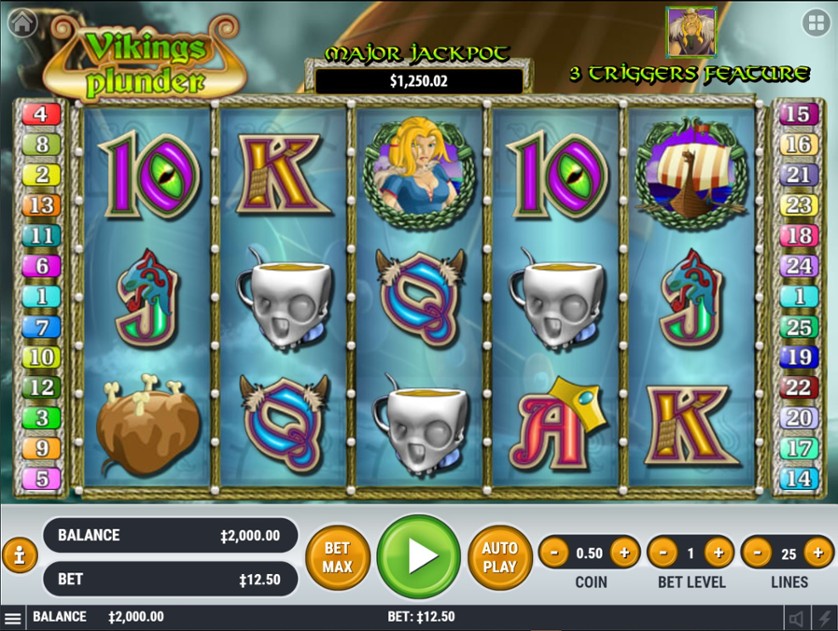838x631 pixels.
Task: Select payline number 5 marker
Action: tap(41, 478)
